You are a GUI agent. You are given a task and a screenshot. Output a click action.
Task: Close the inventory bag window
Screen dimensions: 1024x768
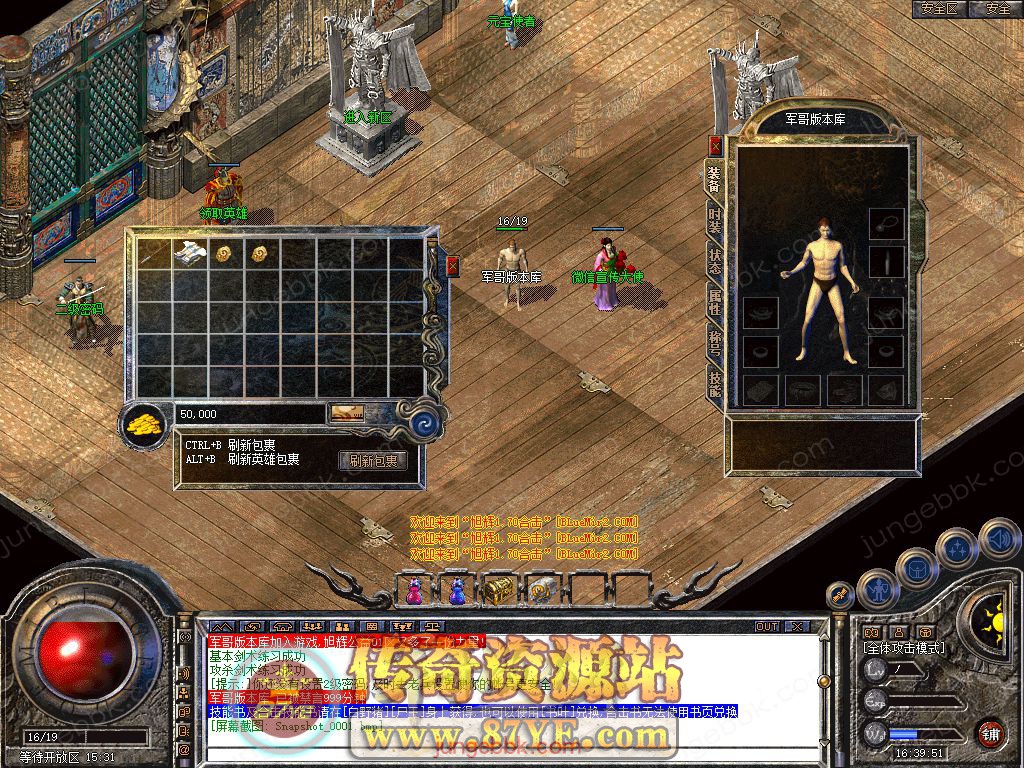click(x=453, y=265)
